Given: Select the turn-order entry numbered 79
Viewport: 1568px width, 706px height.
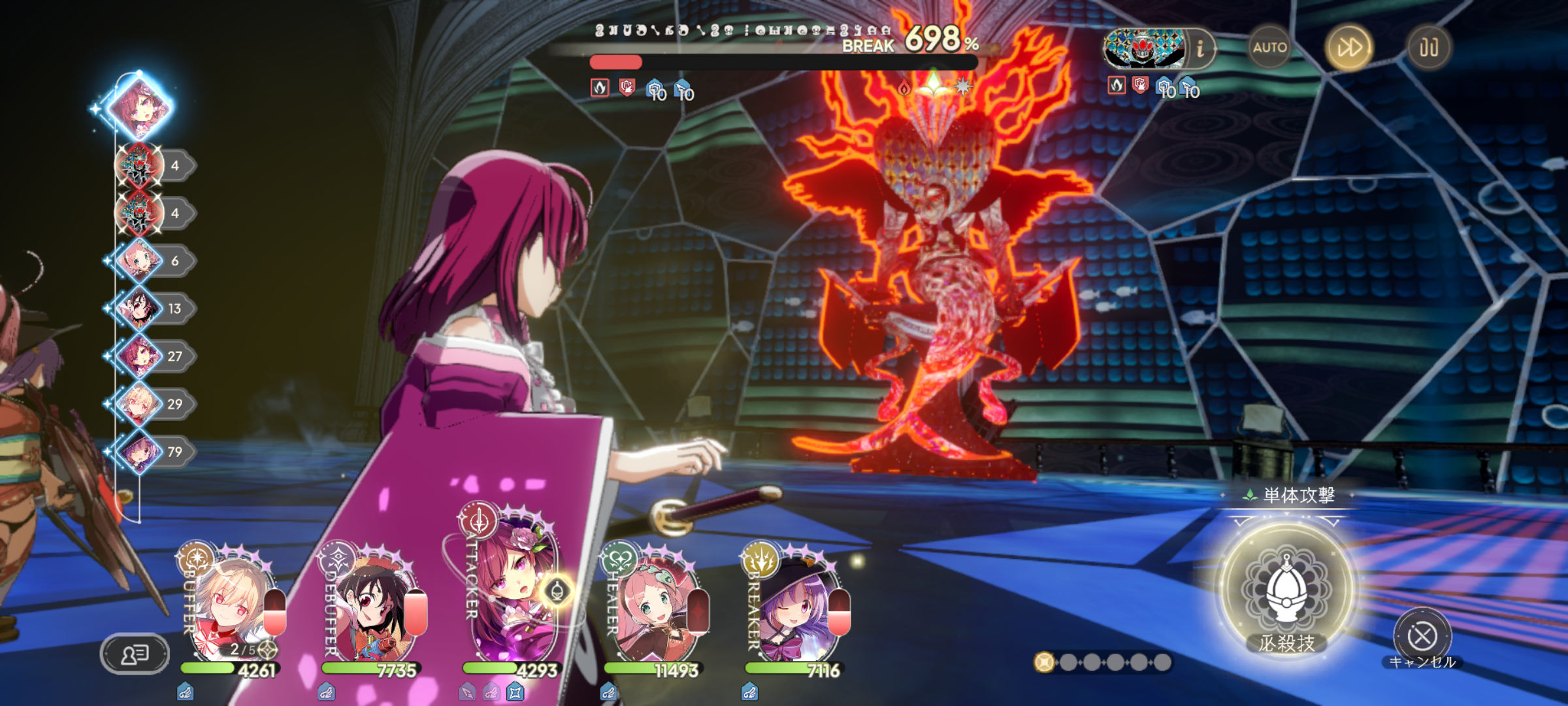Looking at the screenshot, I should (x=140, y=452).
